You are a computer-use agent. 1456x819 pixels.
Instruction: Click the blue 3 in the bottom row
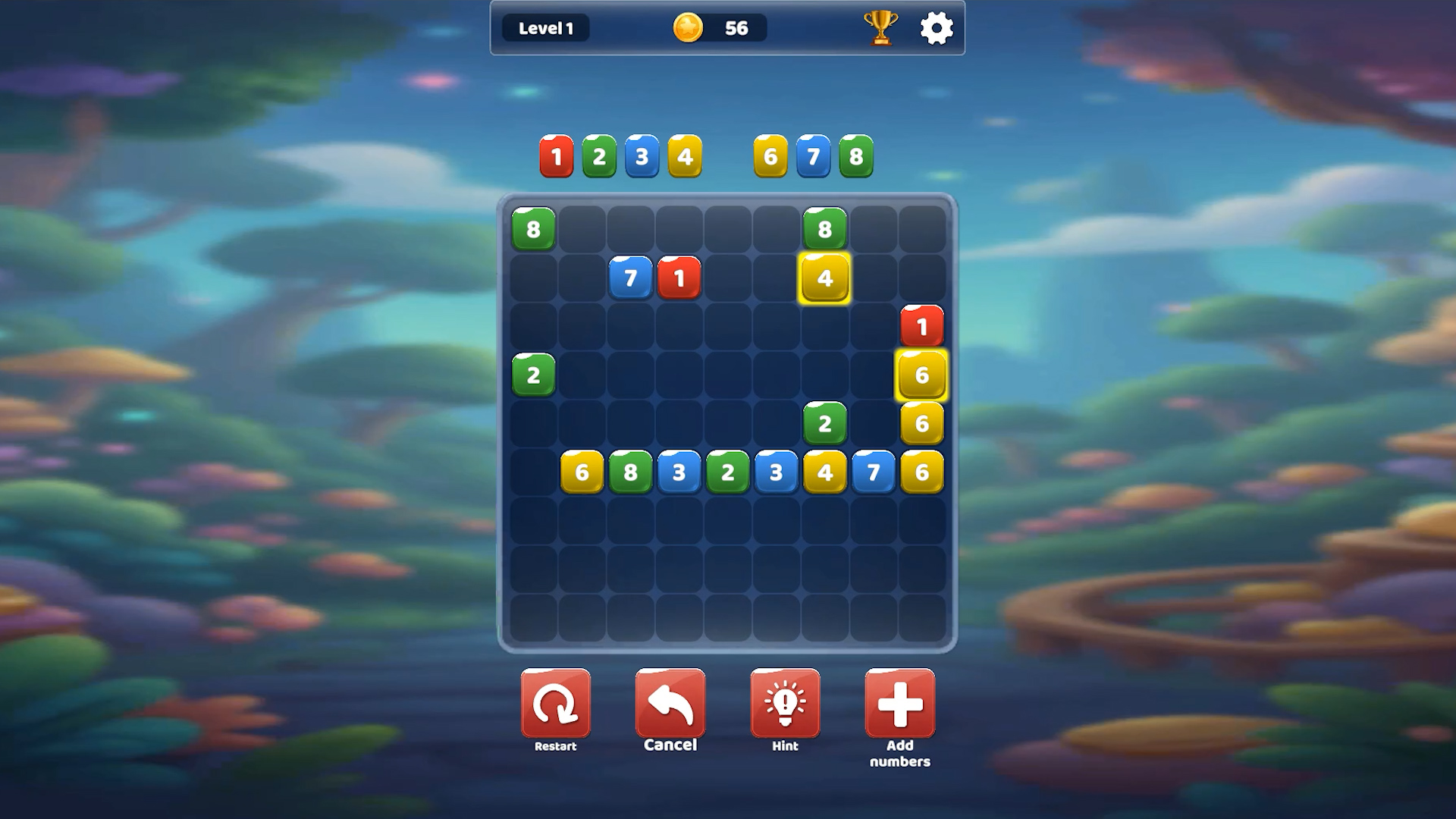[x=679, y=472]
